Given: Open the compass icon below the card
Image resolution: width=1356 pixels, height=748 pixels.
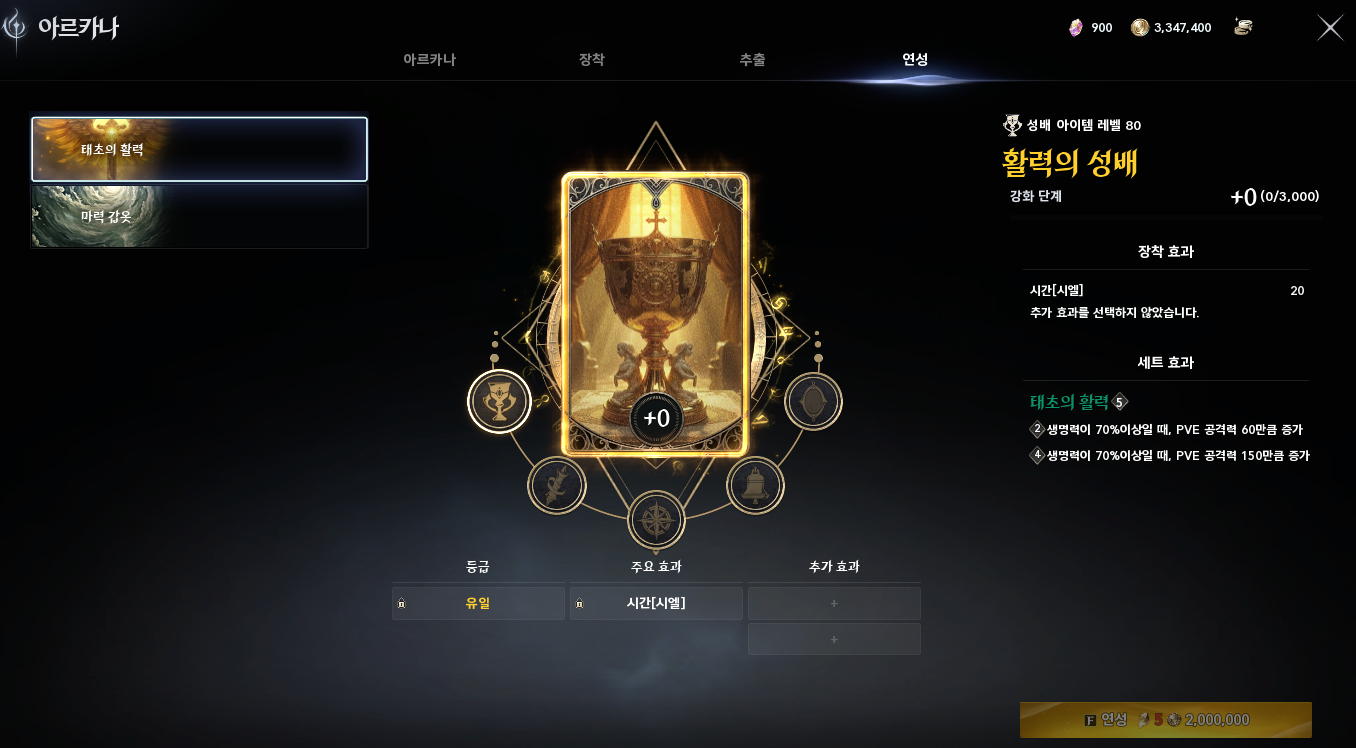Looking at the screenshot, I should (x=656, y=520).
